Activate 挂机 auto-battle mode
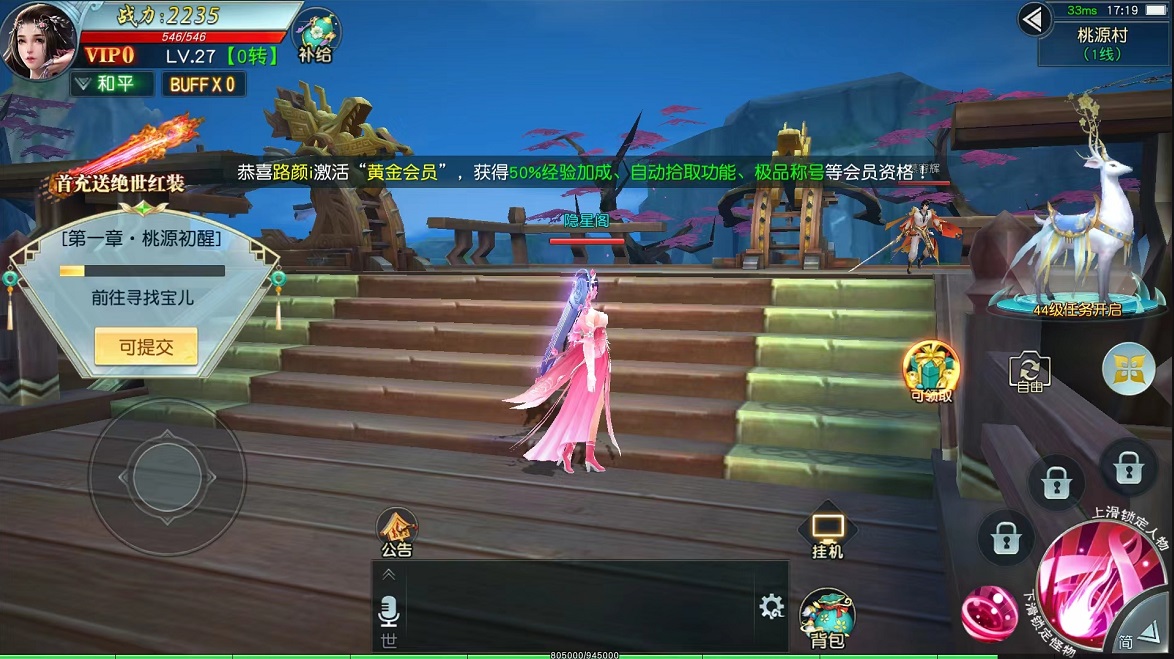The width and height of the screenshot is (1174, 659). [x=827, y=535]
